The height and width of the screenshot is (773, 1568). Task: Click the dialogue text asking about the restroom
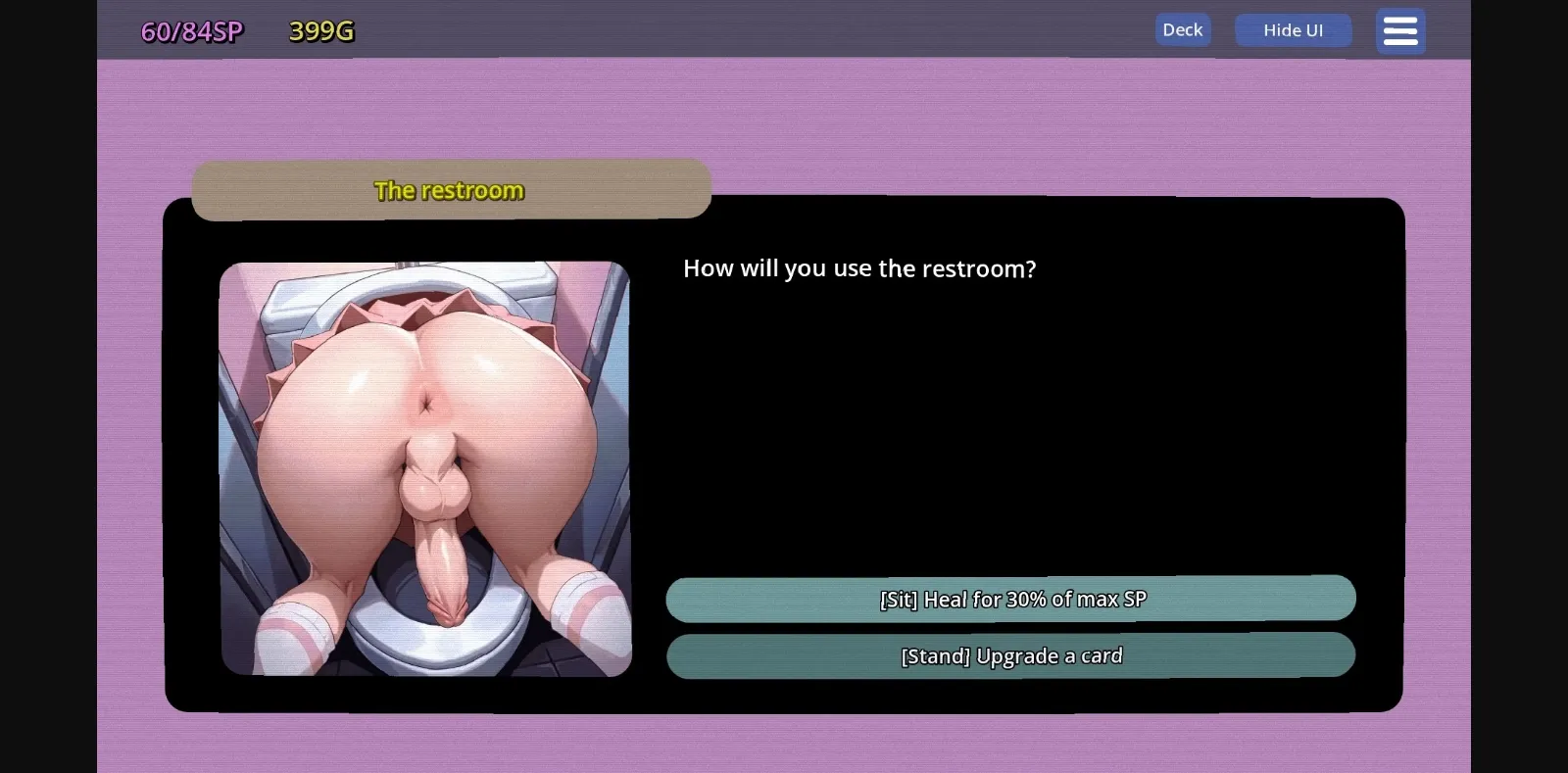[859, 267]
